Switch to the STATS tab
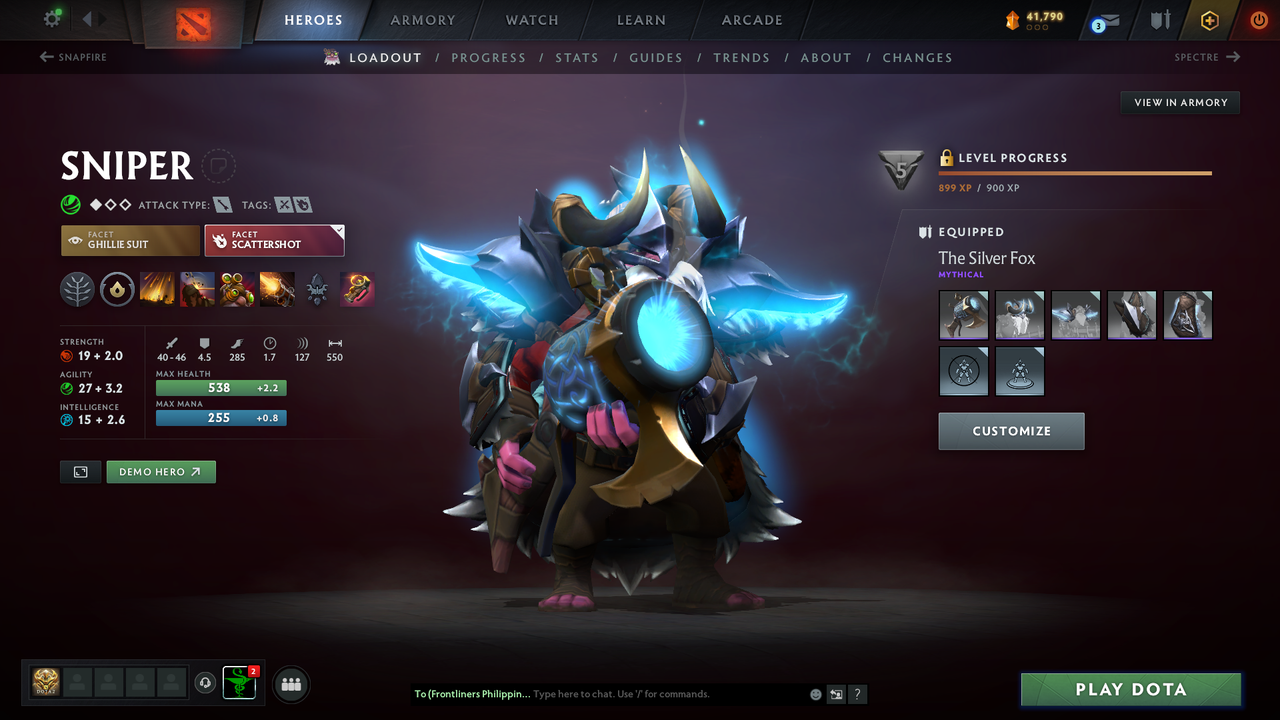 (577, 57)
